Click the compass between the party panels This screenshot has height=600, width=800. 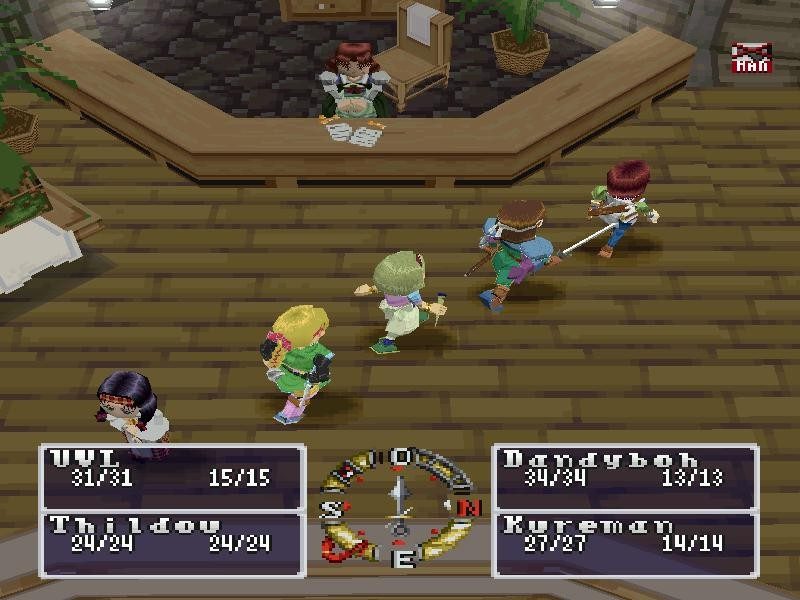tap(400, 508)
